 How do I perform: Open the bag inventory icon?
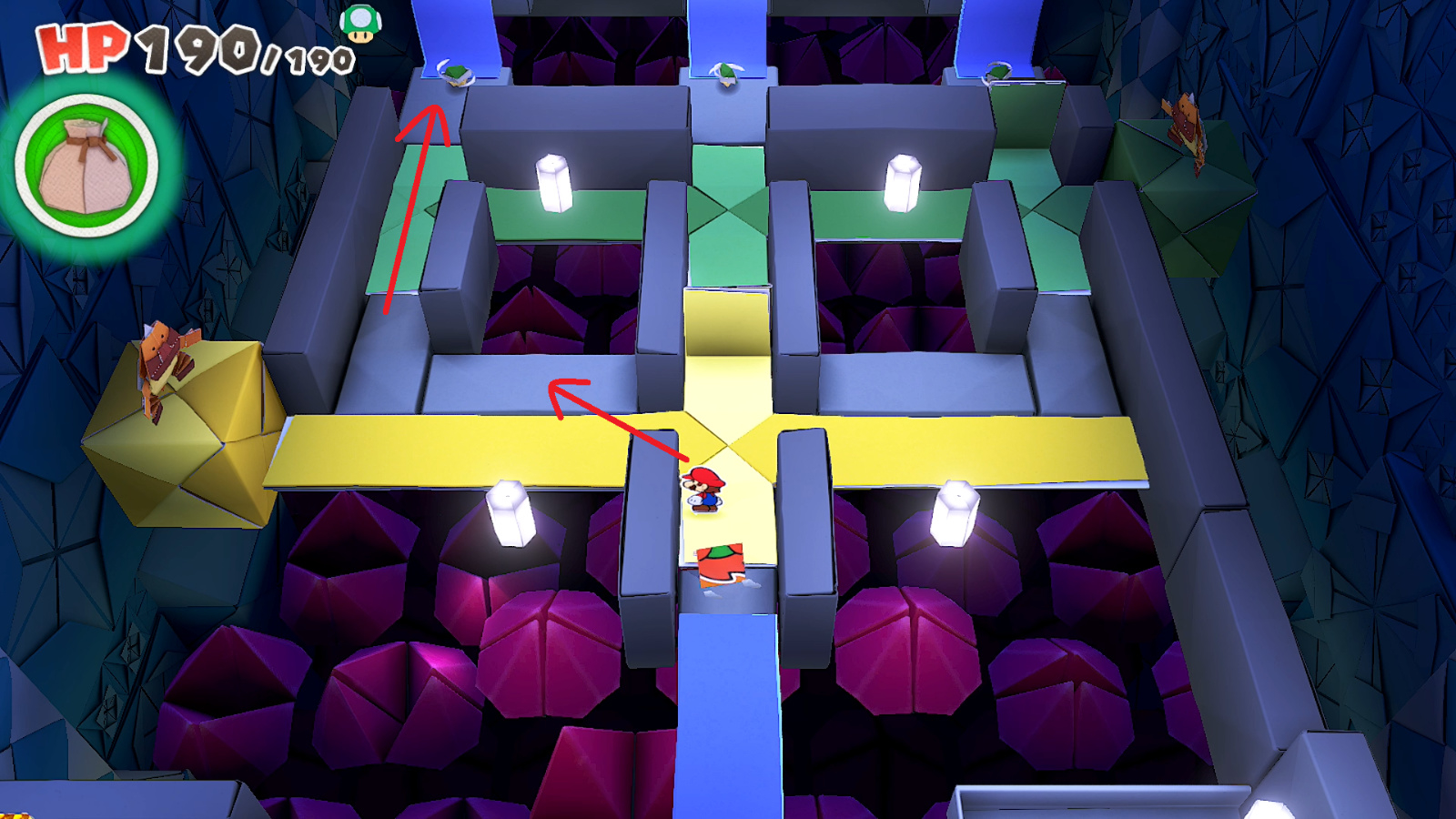pos(88,162)
